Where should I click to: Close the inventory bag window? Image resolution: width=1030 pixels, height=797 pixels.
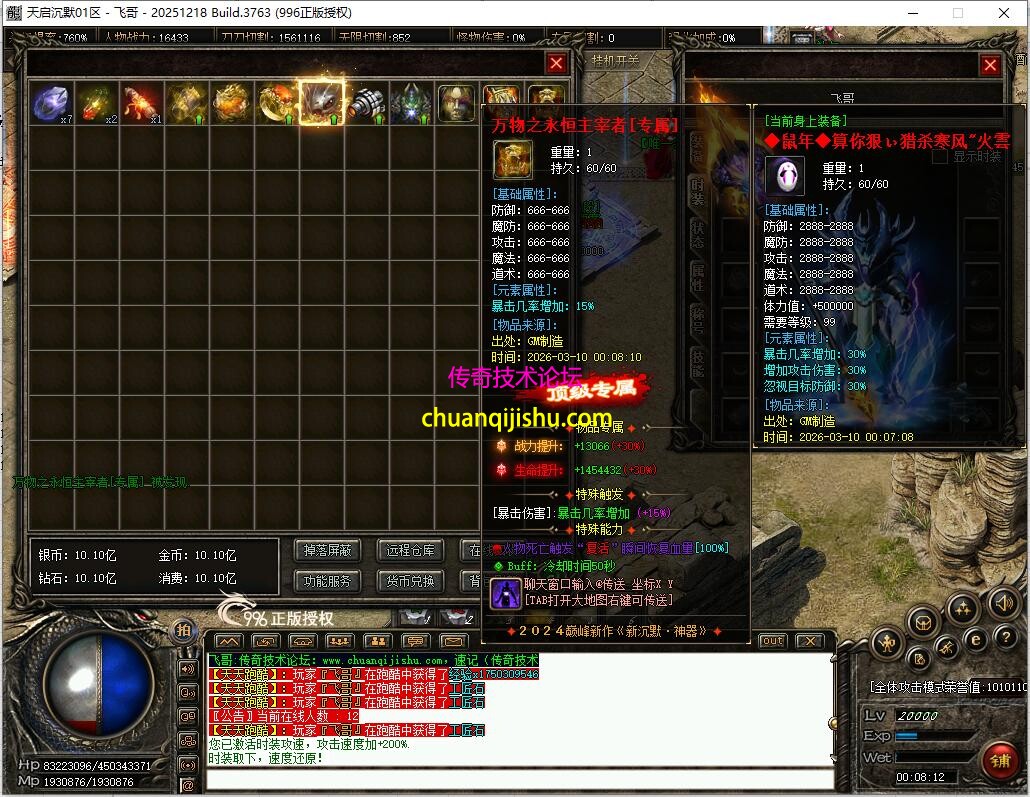(557, 64)
